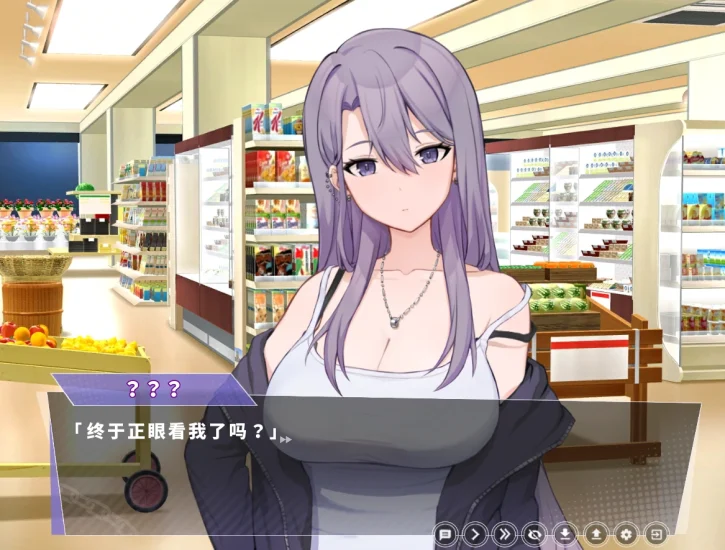This screenshot has height=550, width=725.
Task: Open settings via the gear icon
Action: pyautogui.click(x=627, y=534)
